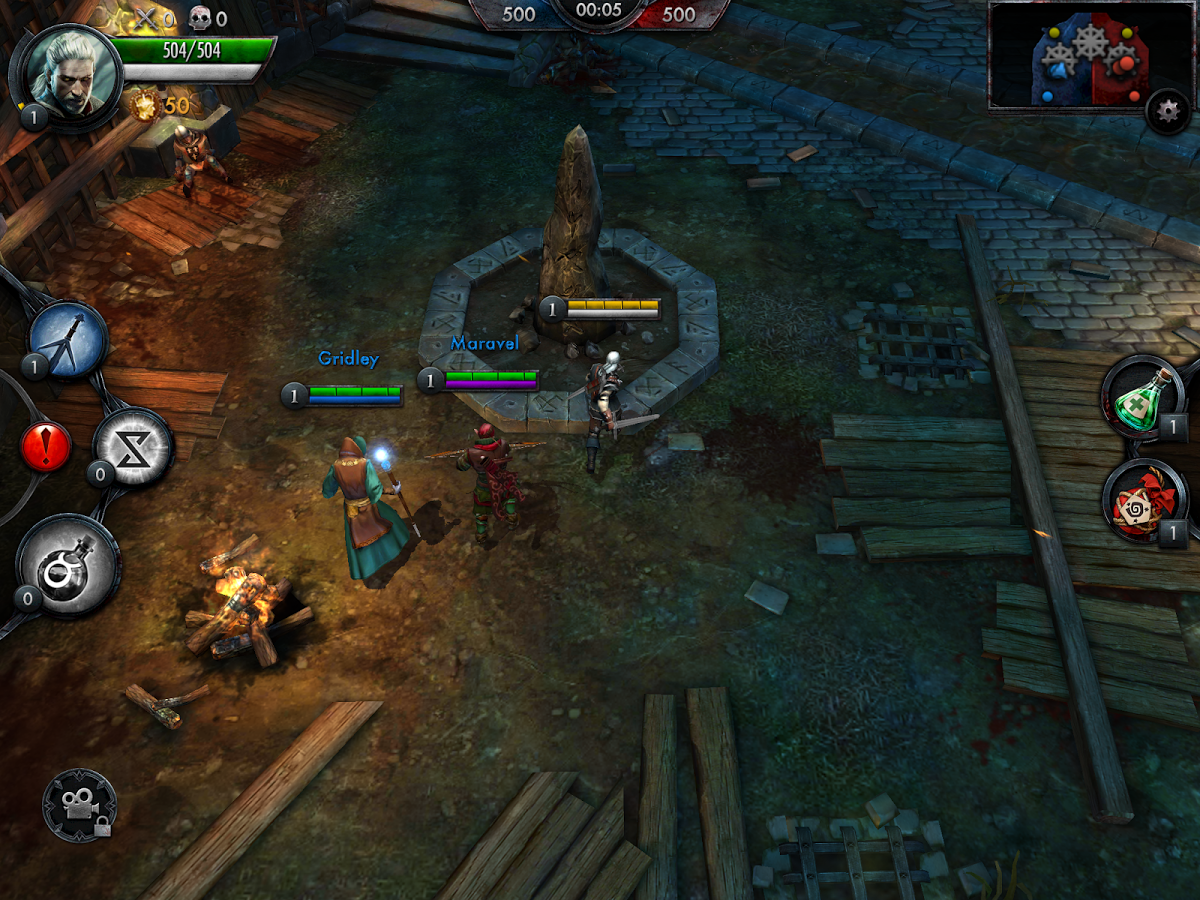This screenshot has width=1200, height=900.
Task: Open Geralt's hero portrait
Action: point(68,73)
